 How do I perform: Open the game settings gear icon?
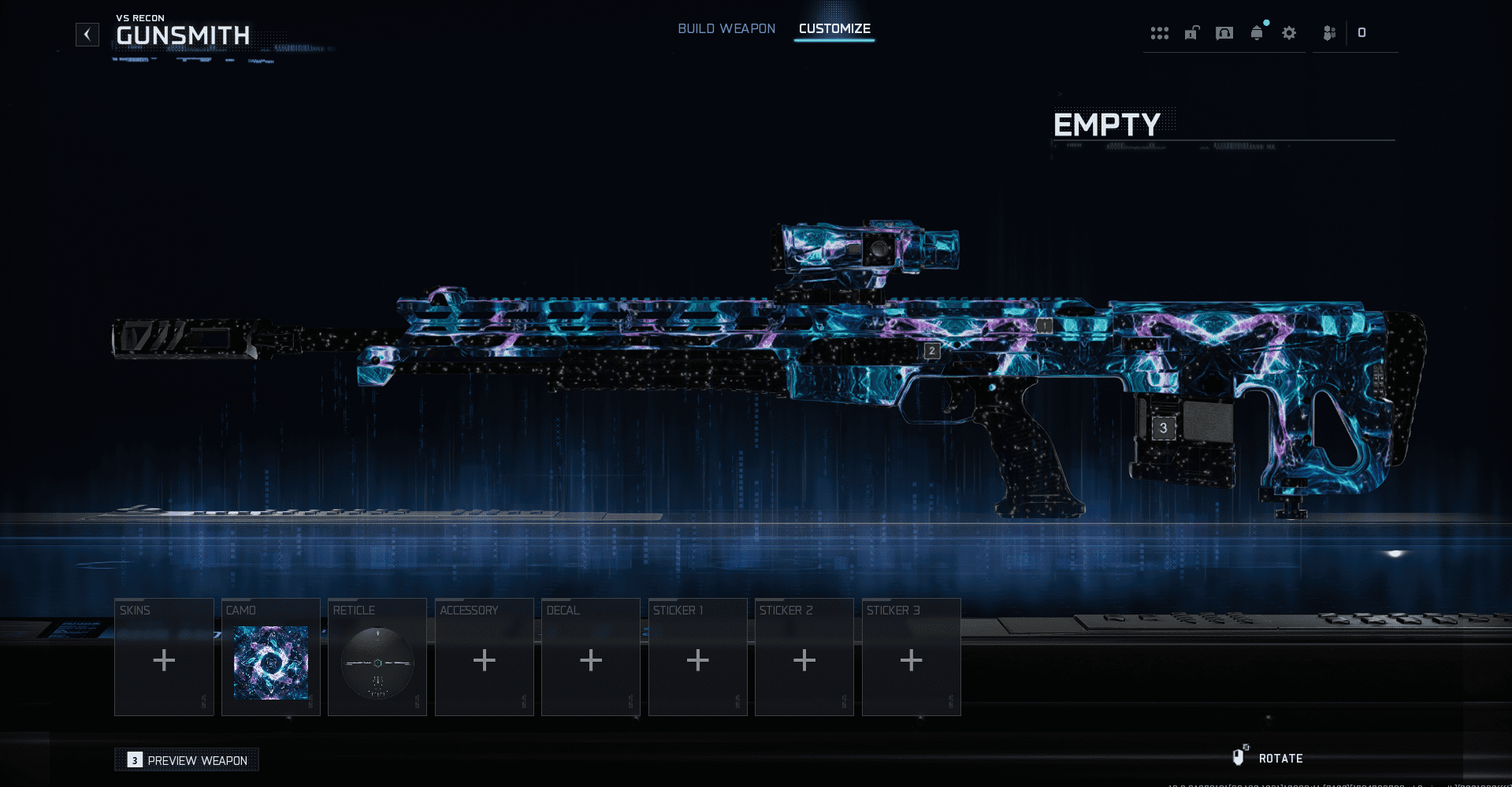tap(1289, 33)
